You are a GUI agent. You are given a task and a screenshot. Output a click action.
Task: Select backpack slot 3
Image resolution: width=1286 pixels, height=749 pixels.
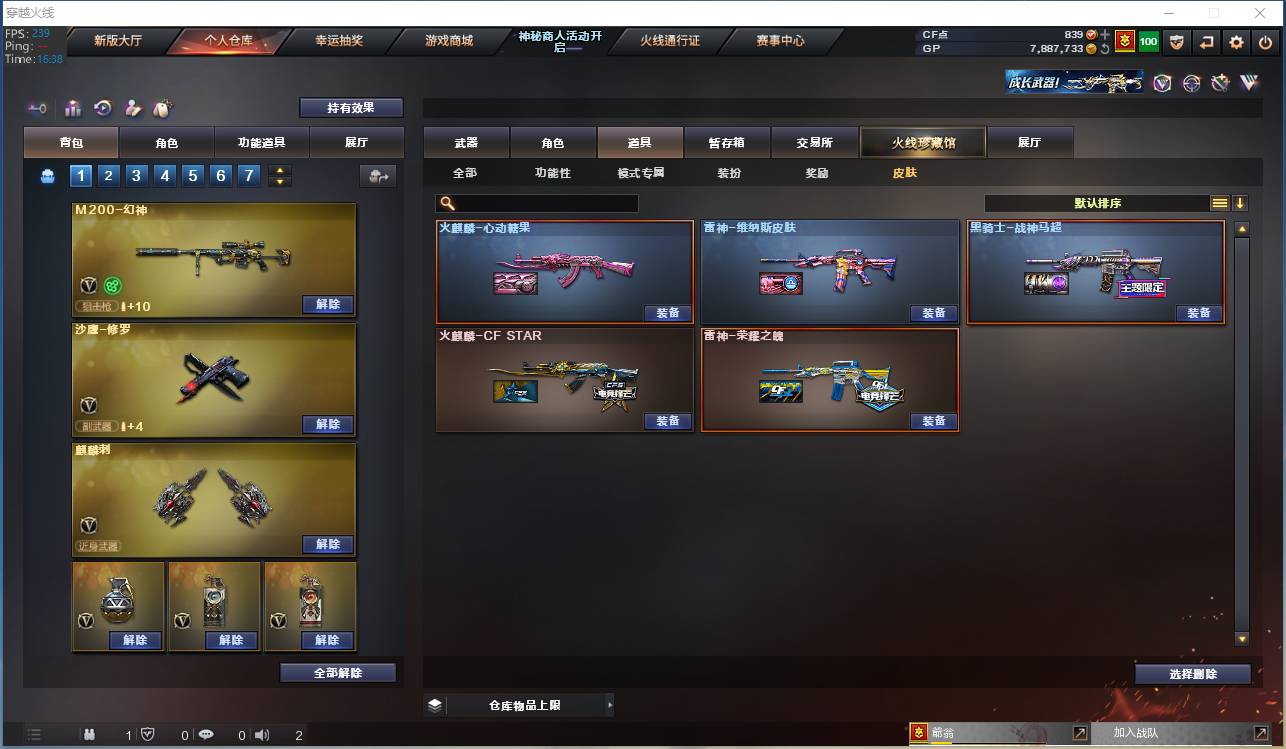(137, 175)
